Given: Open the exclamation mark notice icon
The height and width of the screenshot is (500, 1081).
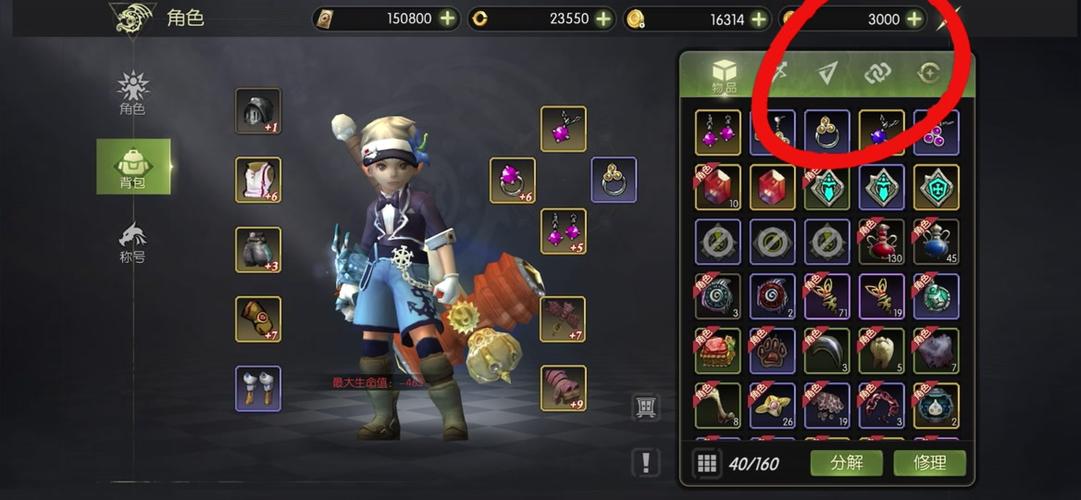Looking at the screenshot, I should click(x=646, y=462).
